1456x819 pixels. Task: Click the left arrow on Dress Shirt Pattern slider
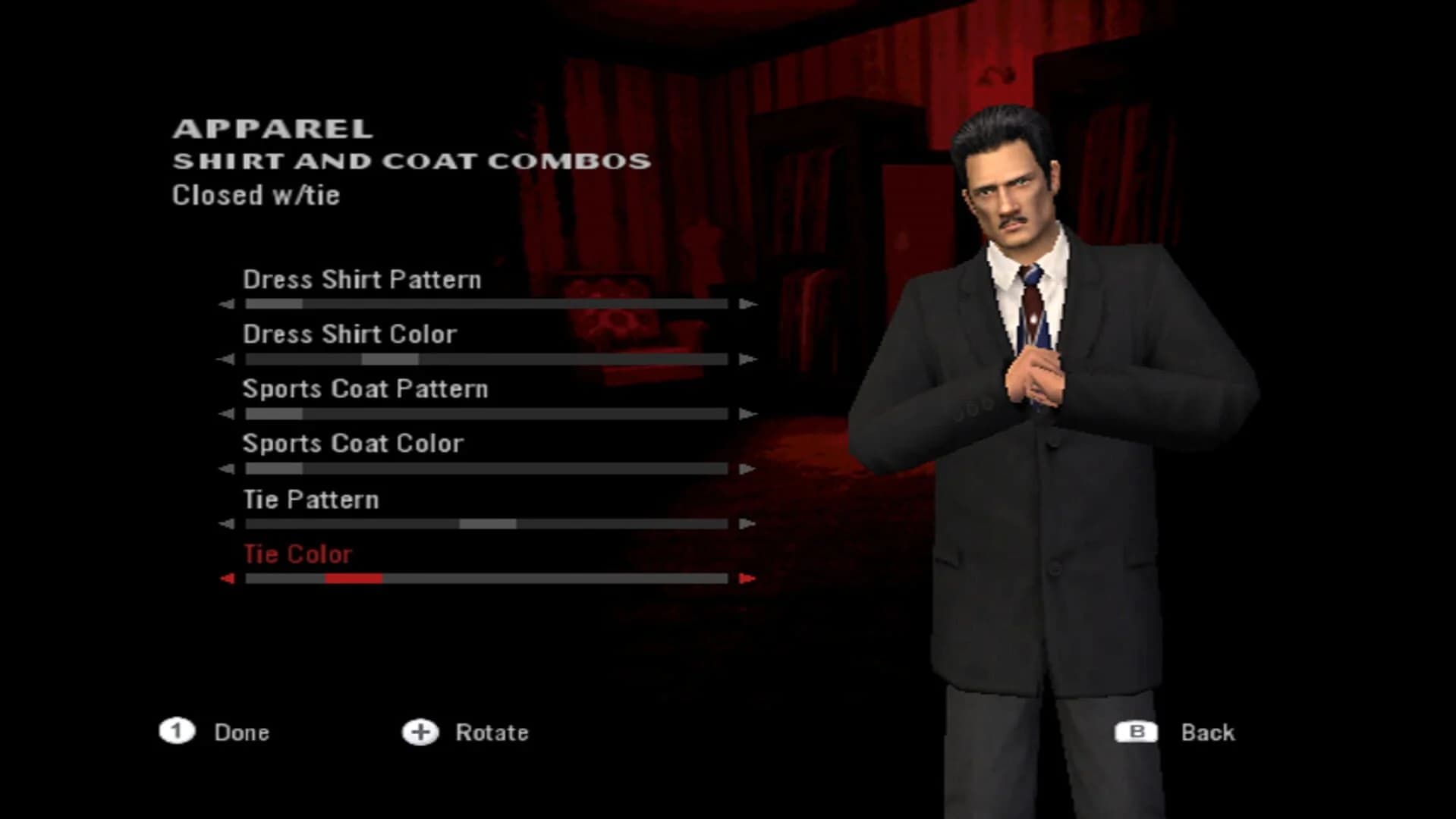225,303
